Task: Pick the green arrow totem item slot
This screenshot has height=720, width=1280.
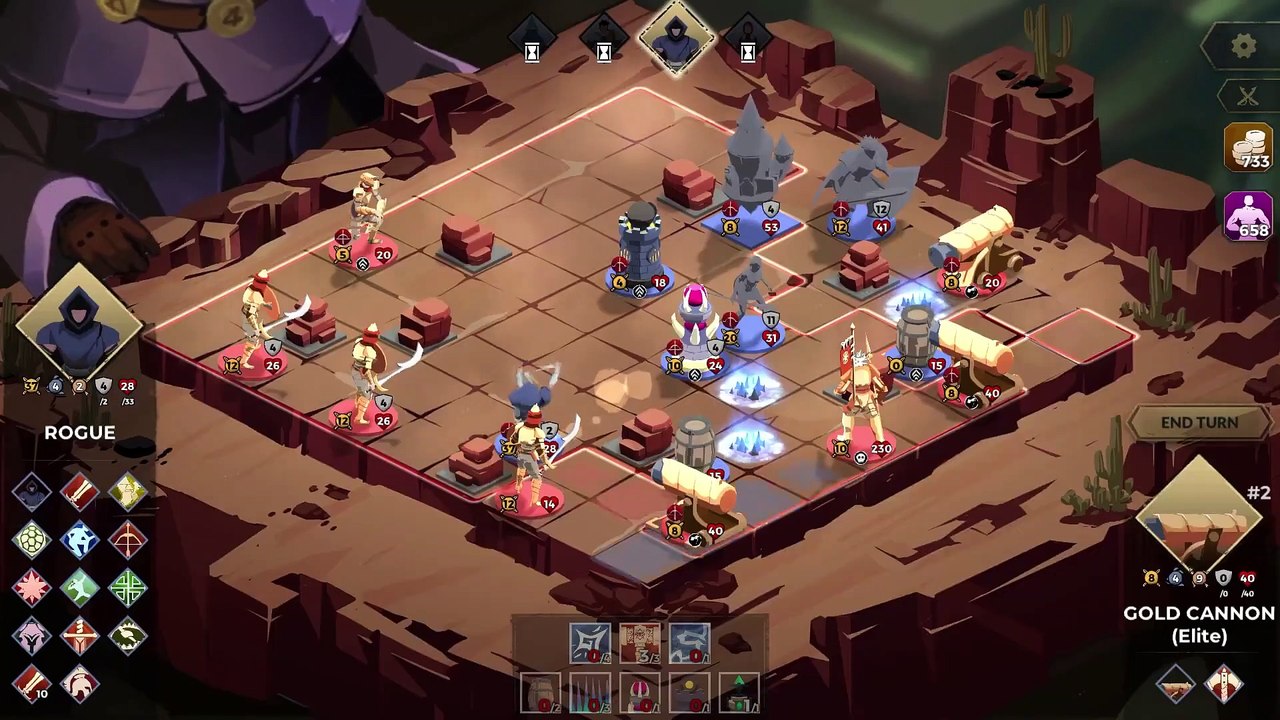Action: click(x=739, y=692)
